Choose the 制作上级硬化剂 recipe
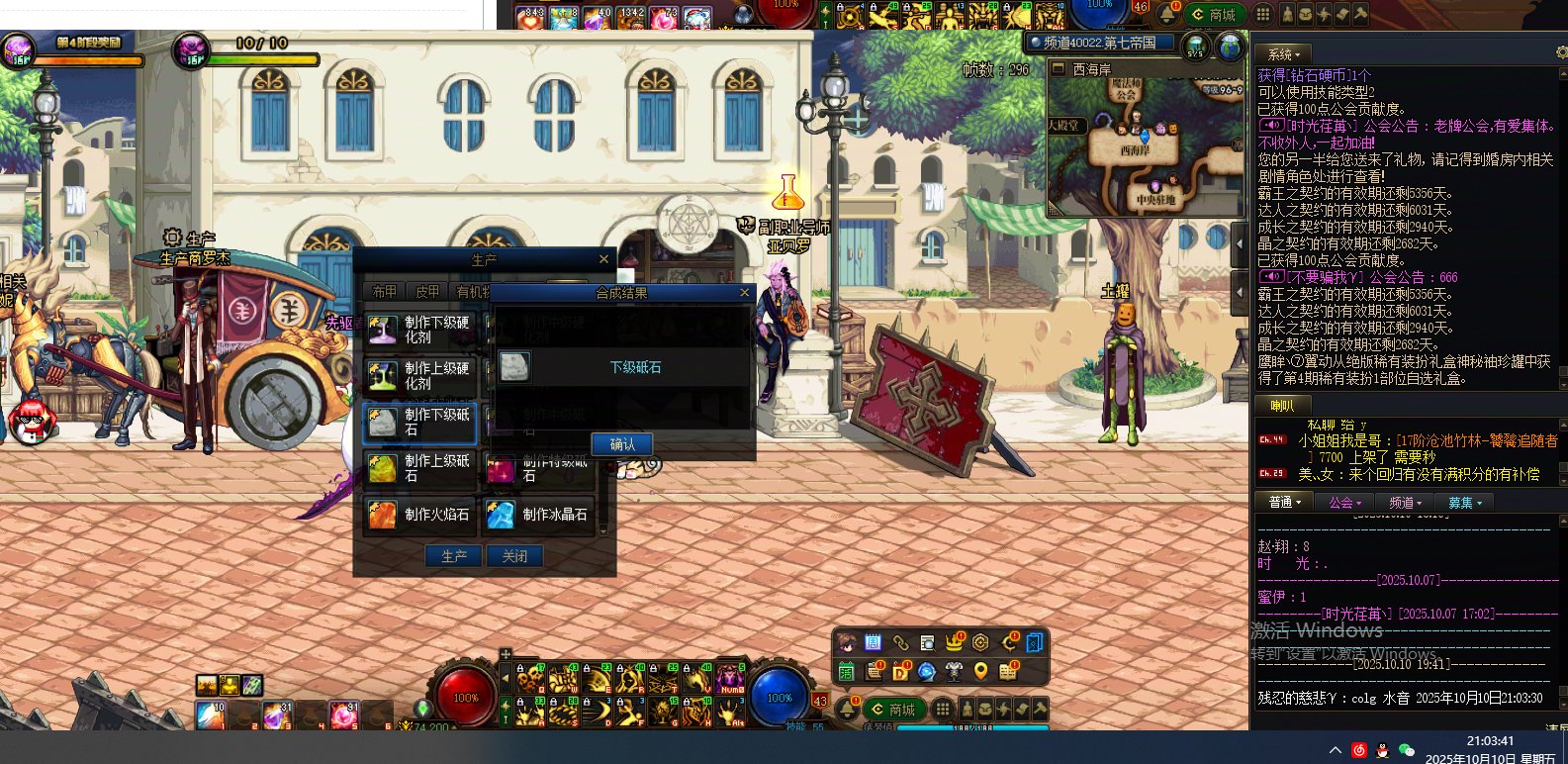This screenshot has width=1568, height=764. point(419,376)
